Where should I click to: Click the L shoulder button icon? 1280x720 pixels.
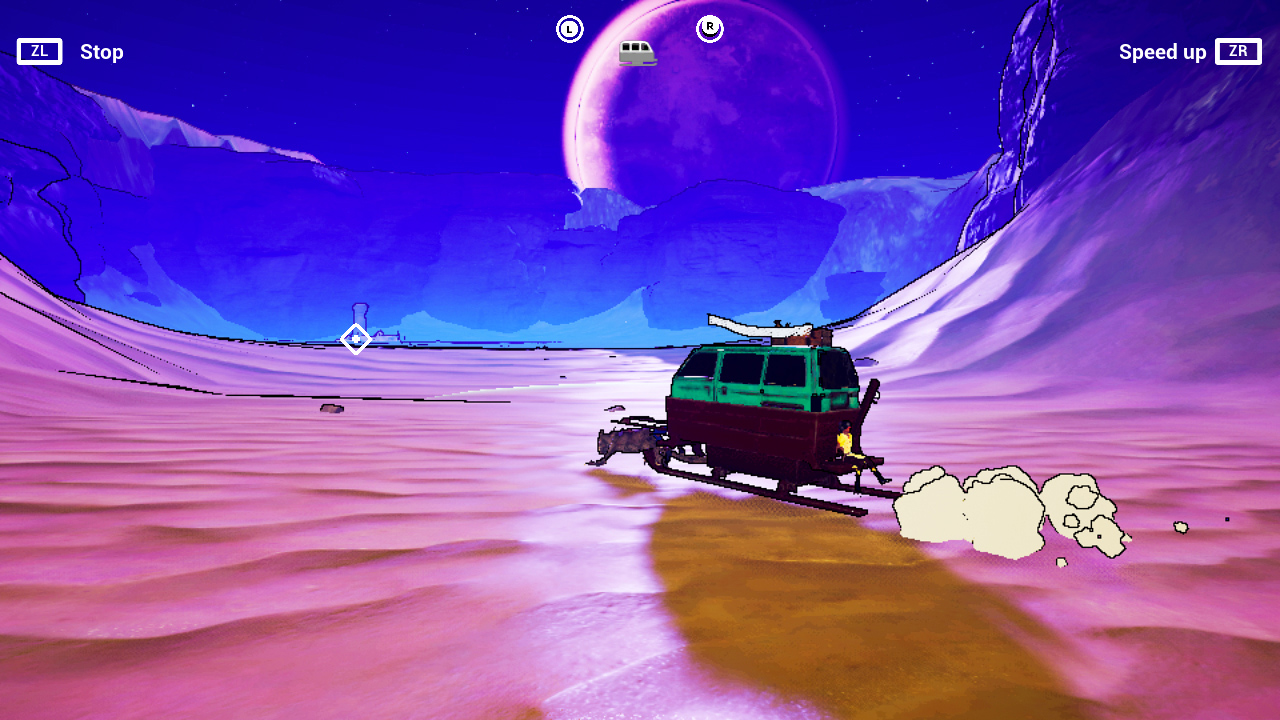[570, 29]
